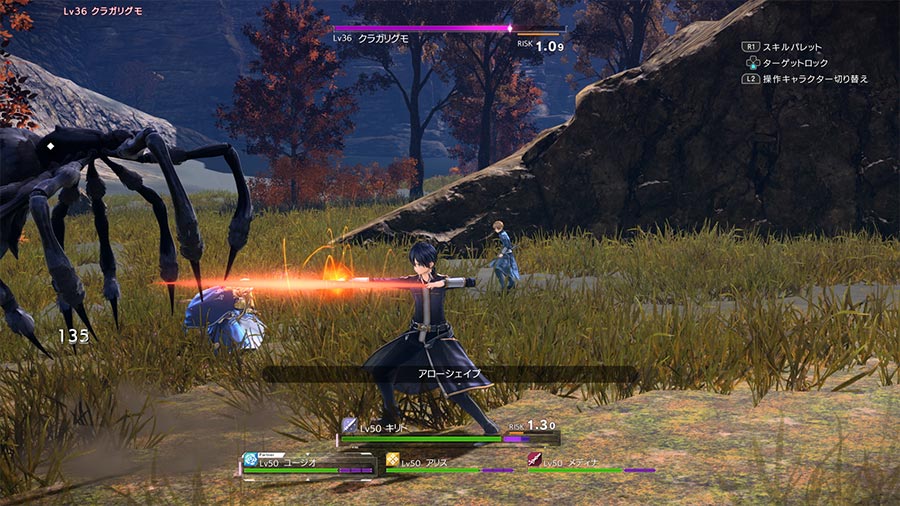900x506 pixels.
Task: Choose Eugeo's partner status panel
Action: 307,464
